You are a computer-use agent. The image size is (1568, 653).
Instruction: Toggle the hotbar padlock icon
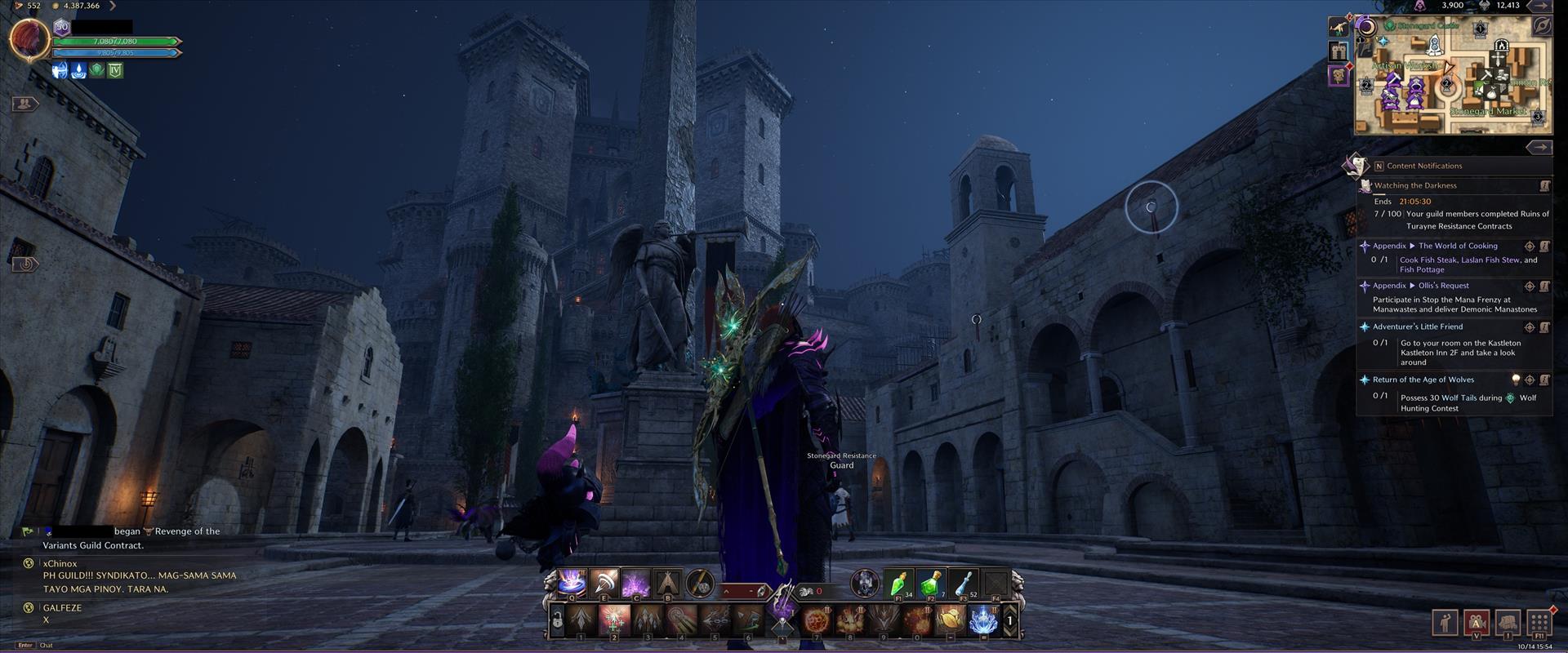tap(556, 621)
